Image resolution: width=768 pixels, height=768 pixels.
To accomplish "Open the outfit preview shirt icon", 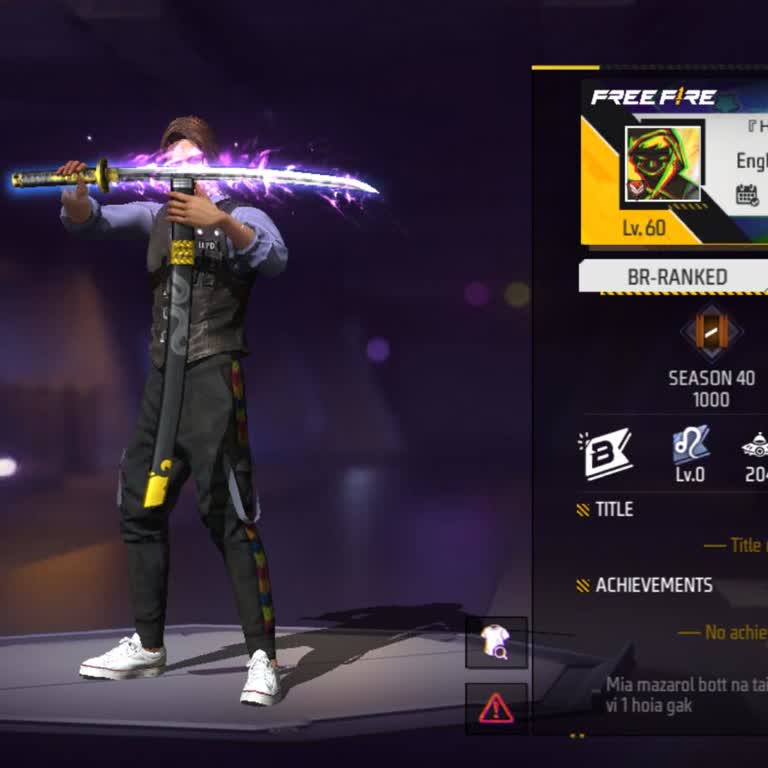I will [x=496, y=642].
